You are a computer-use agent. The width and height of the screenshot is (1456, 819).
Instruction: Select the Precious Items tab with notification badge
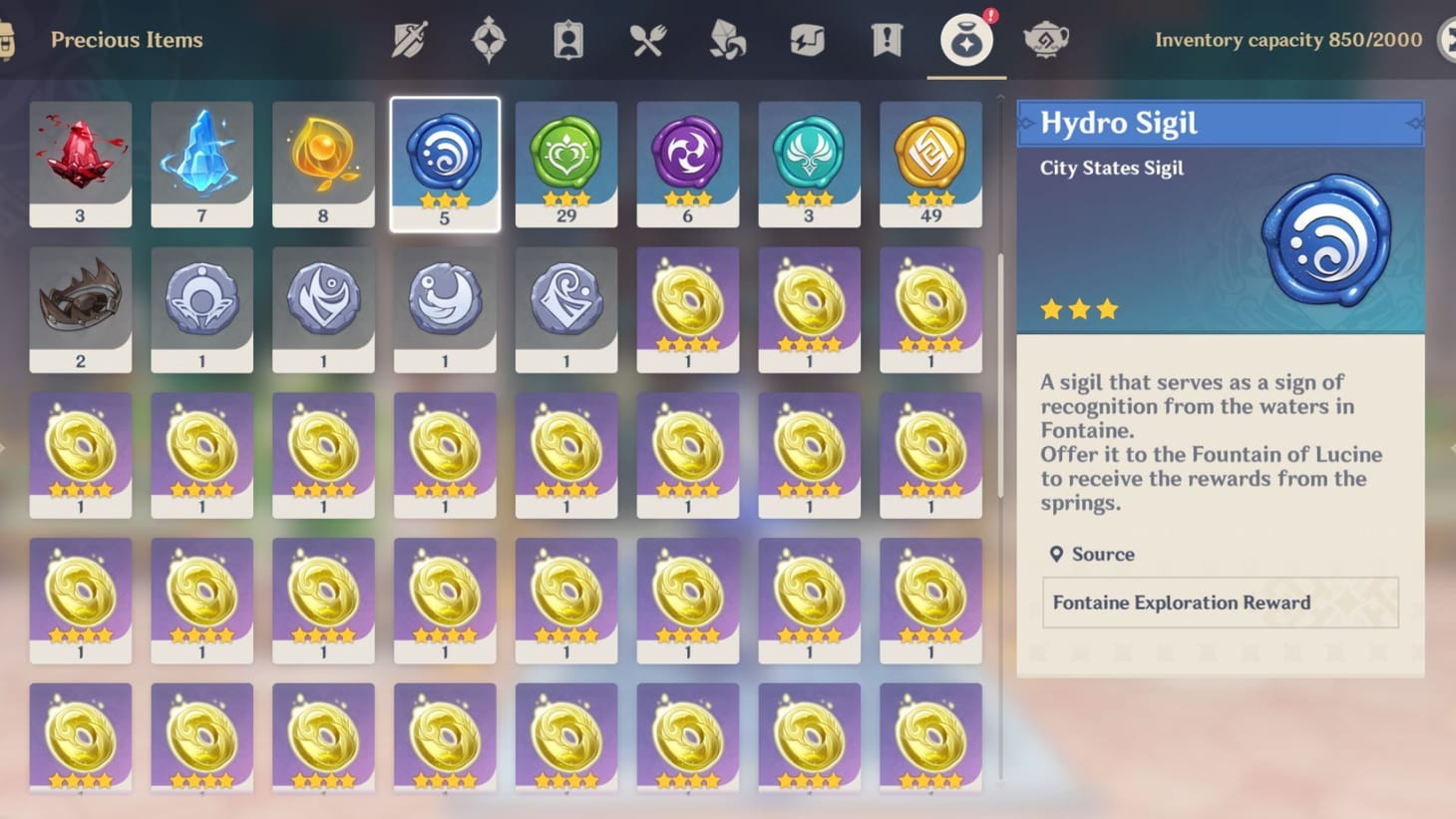pyautogui.click(x=964, y=40)
